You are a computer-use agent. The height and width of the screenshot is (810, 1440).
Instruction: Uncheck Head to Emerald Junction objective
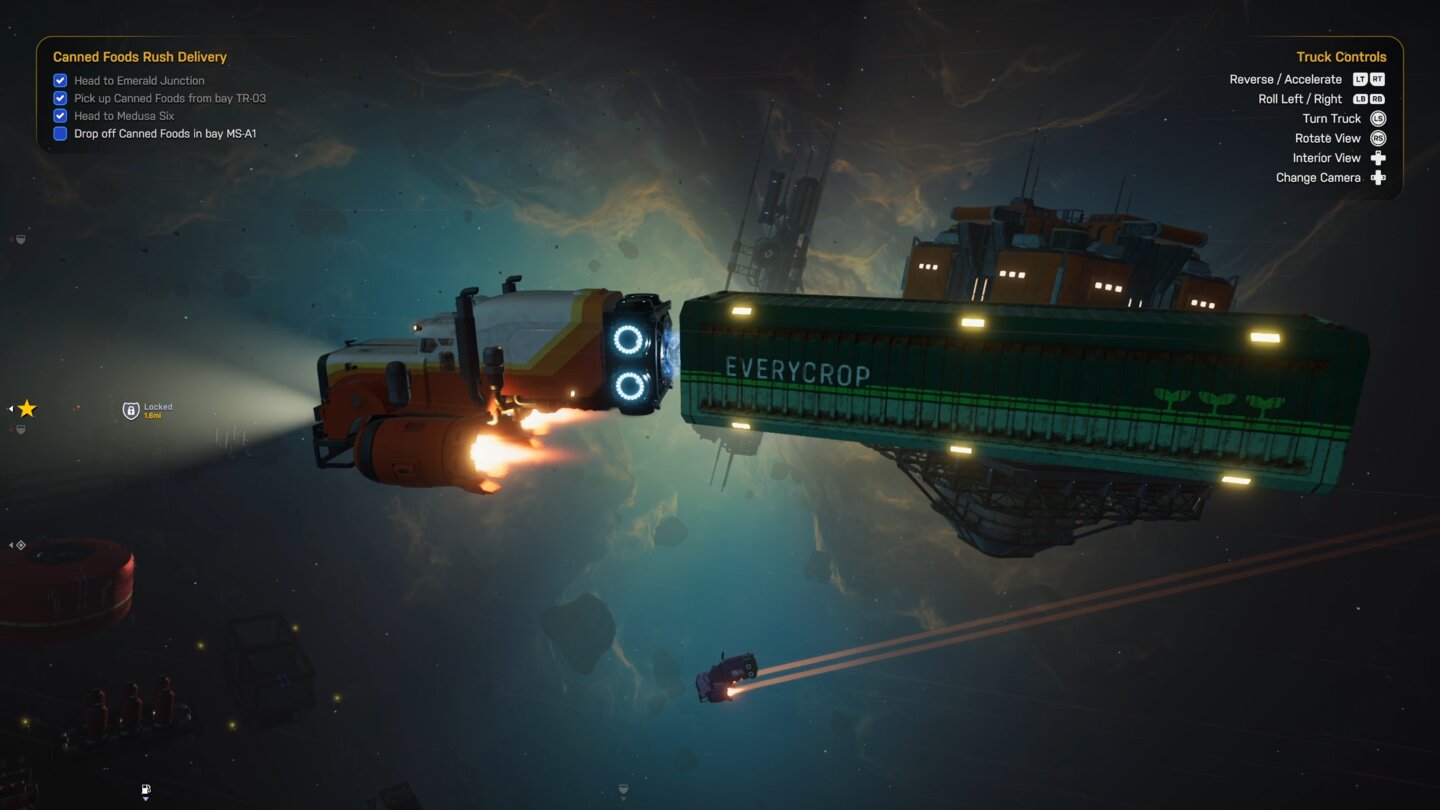(x=60, y=80)
